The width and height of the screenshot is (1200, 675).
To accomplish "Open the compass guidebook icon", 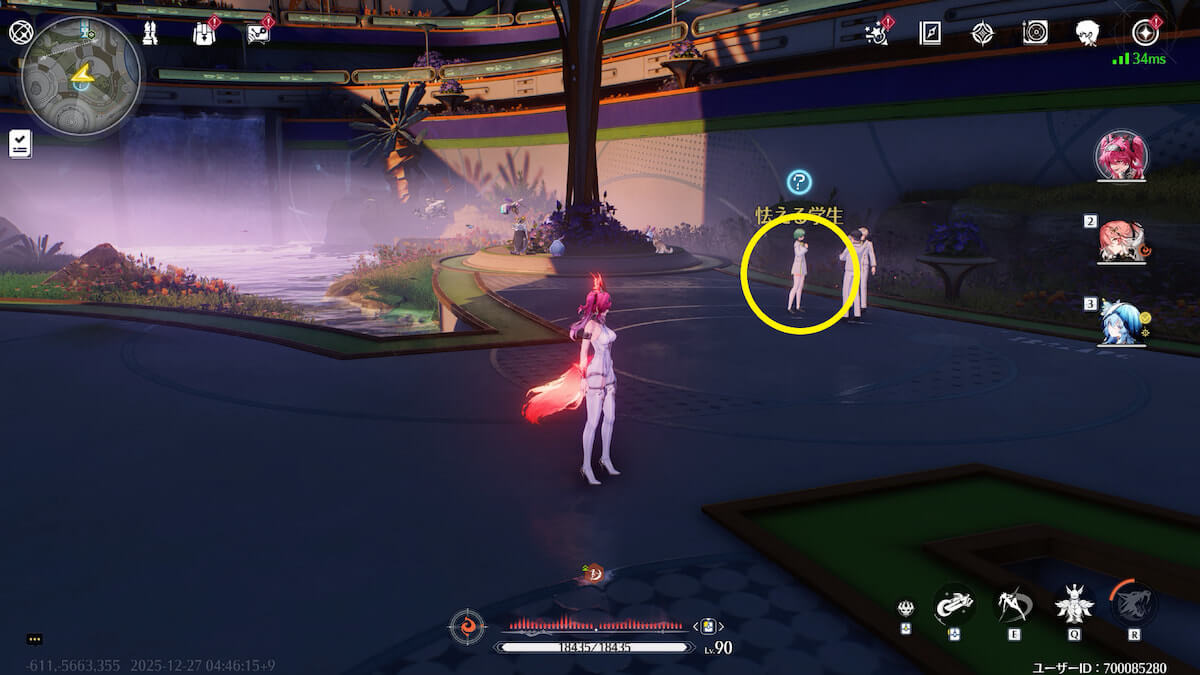I will pyautogui.click(x=931, y=33).
